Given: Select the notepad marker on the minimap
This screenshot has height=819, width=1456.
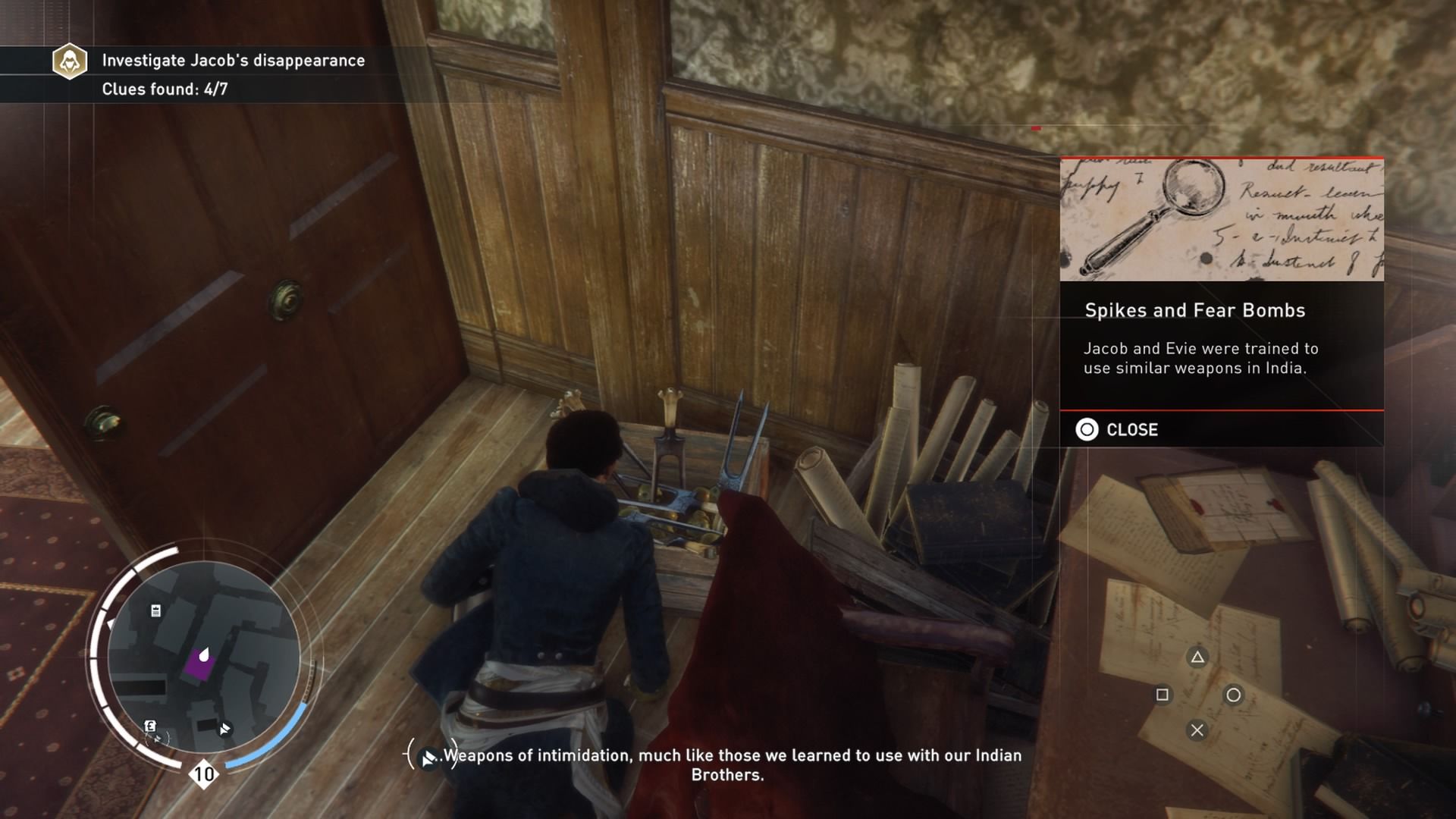Looking at the screenshot, I should pos(156,611).
